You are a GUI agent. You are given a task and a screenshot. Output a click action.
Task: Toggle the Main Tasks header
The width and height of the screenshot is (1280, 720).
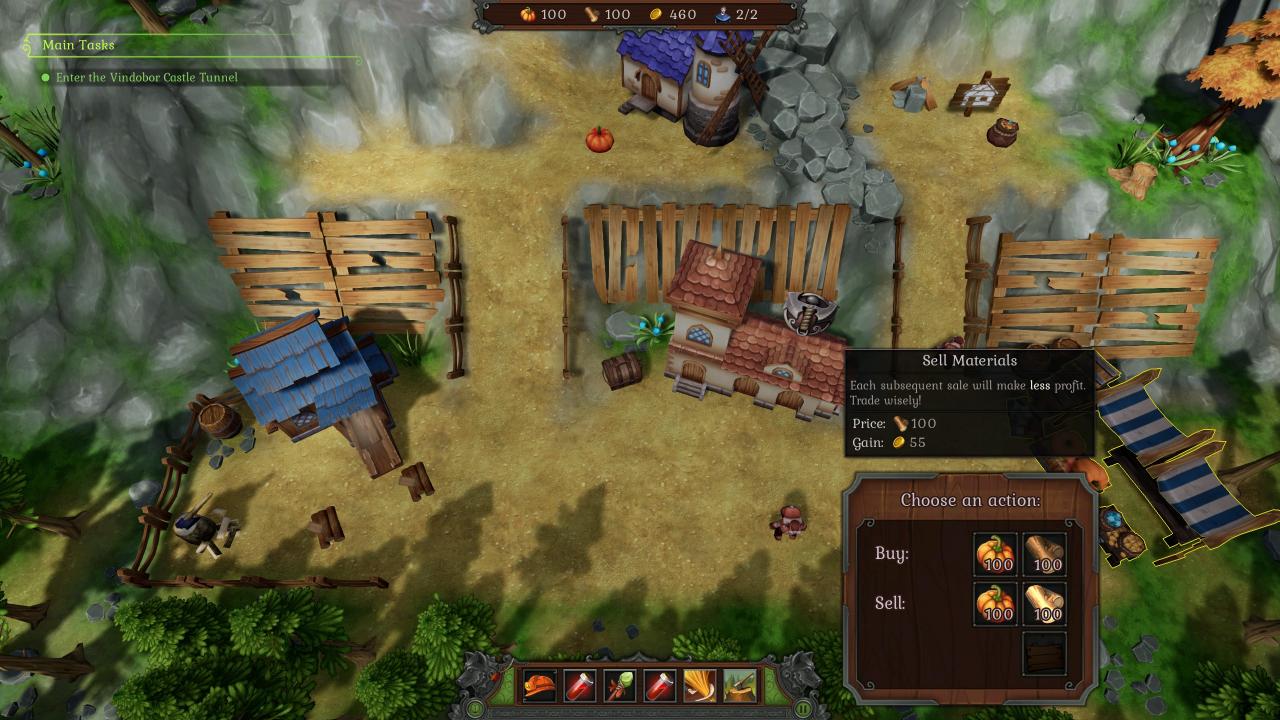point(78,45)
